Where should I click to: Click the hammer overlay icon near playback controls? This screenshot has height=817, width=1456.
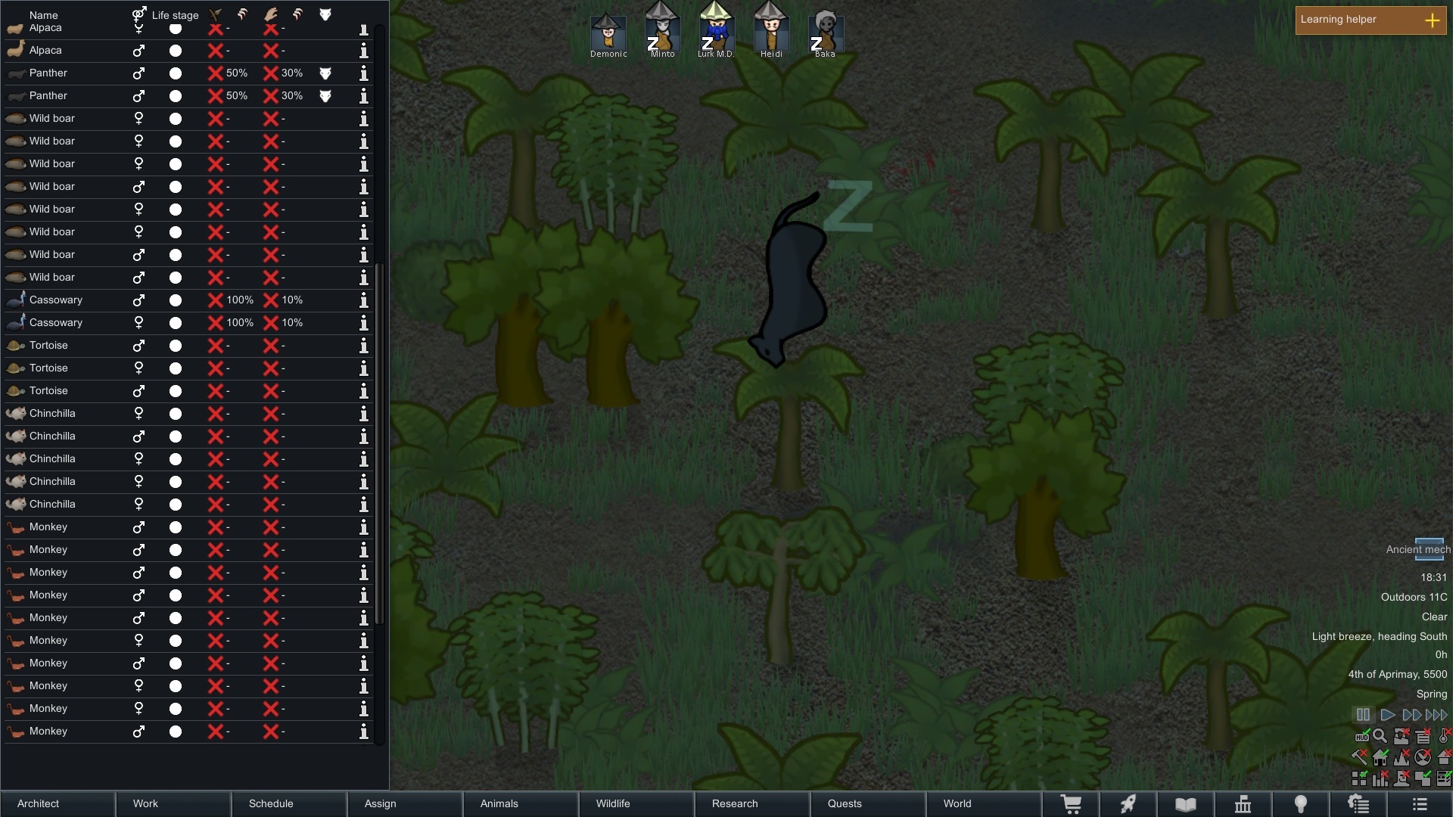[1359, 756]
